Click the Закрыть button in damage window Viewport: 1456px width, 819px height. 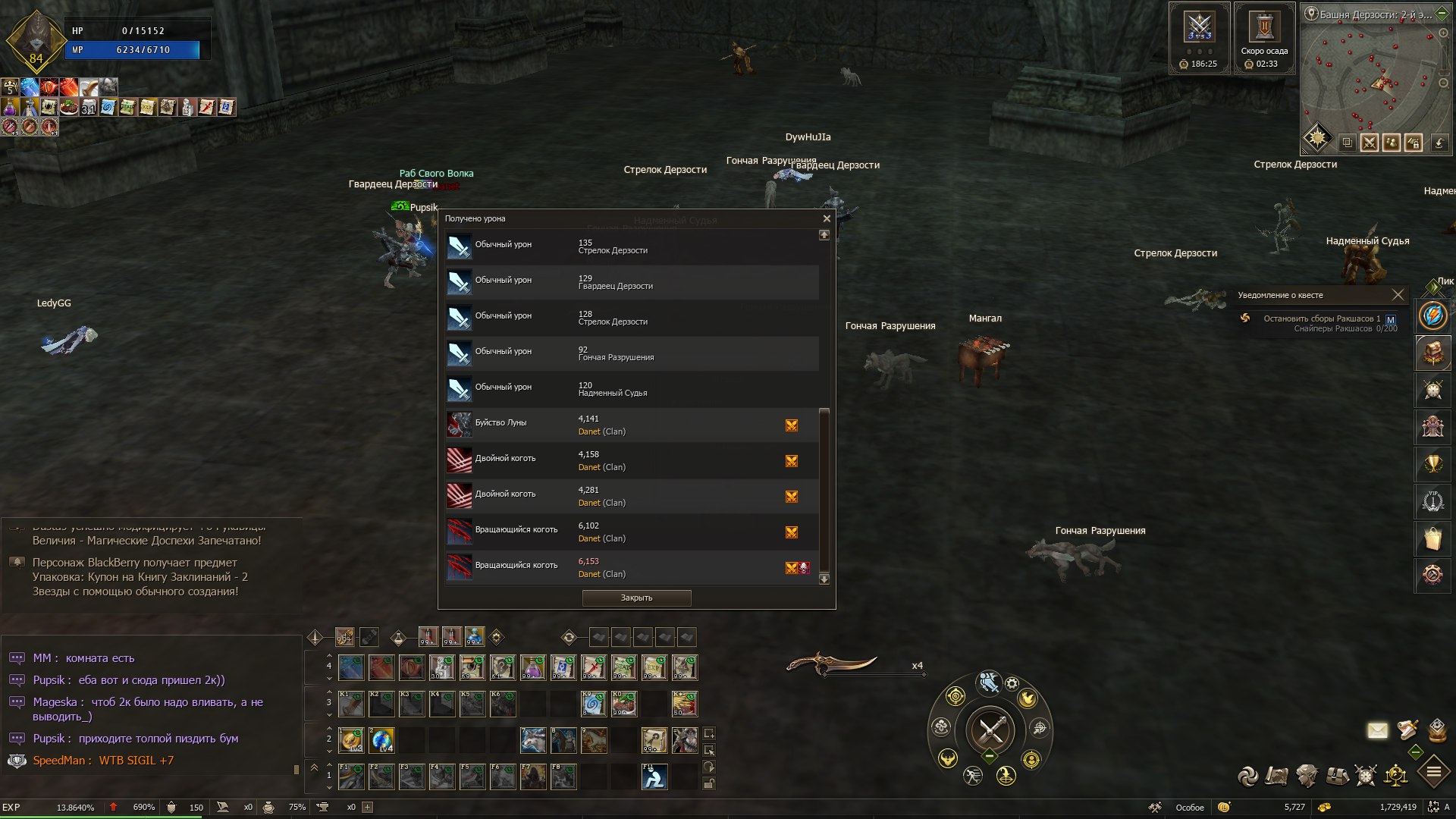636,598
